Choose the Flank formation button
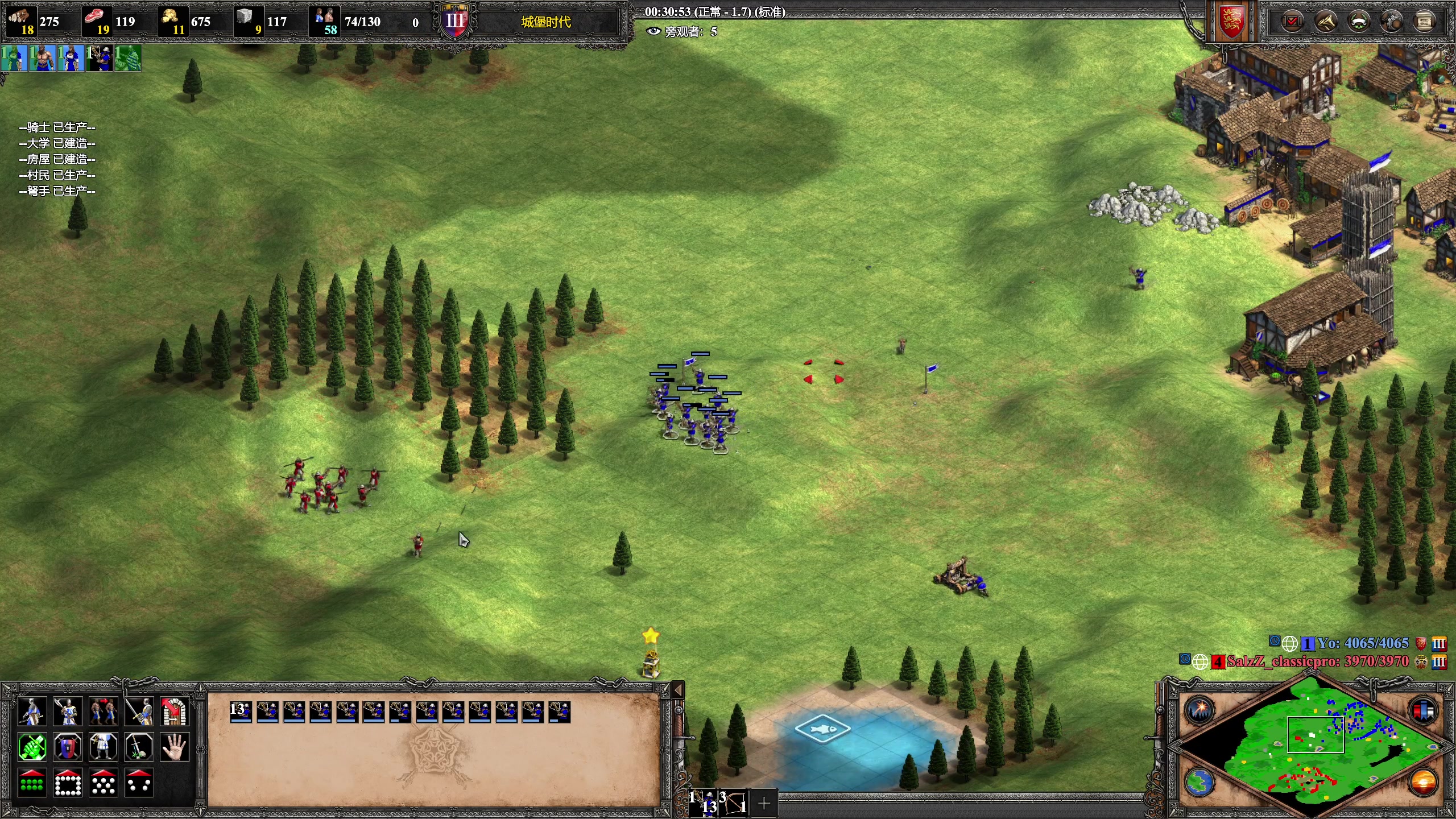The image size is (1456, 819). coord(139,783)
